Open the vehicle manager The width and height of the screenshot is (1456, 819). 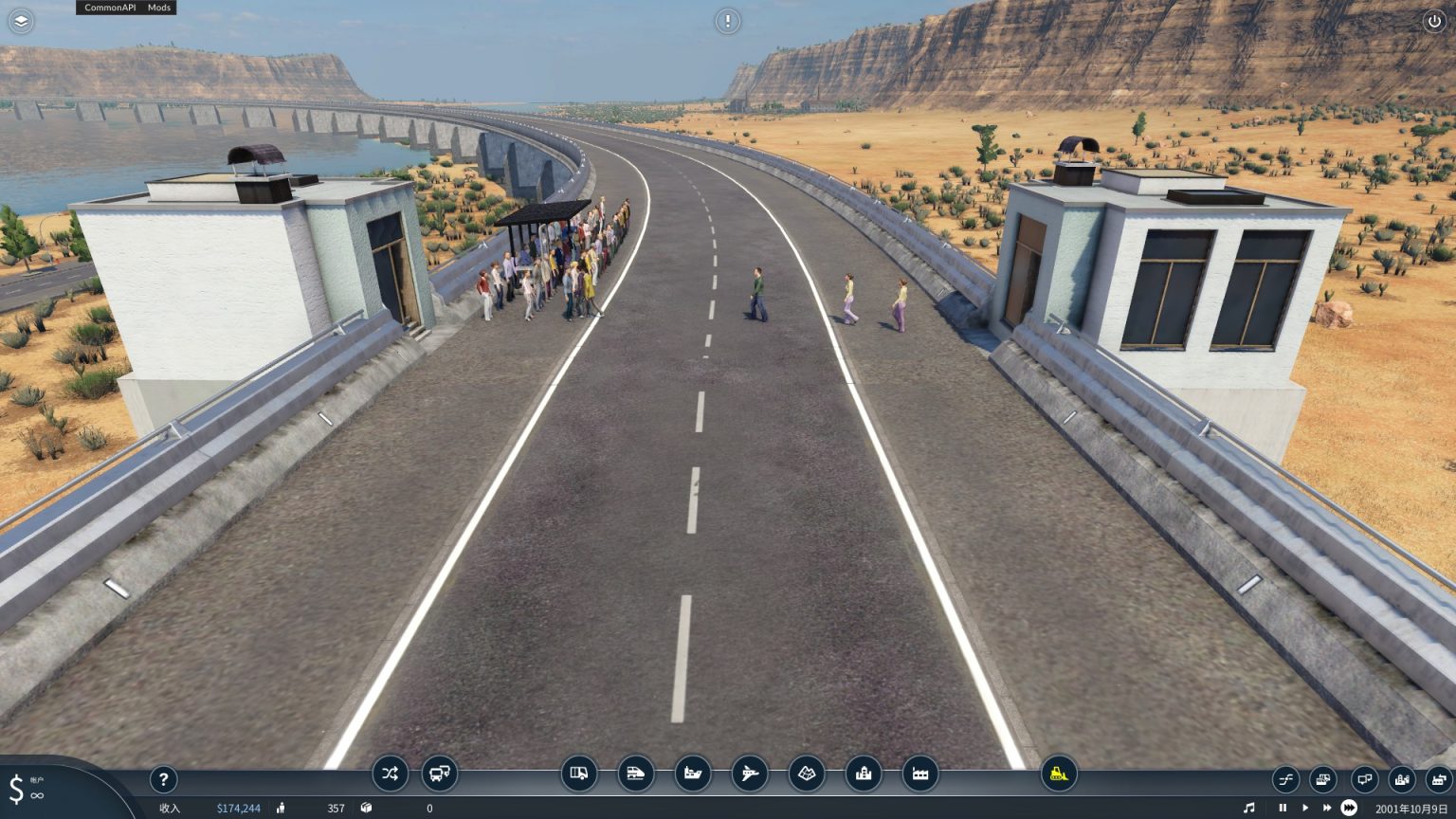(438, 774)
